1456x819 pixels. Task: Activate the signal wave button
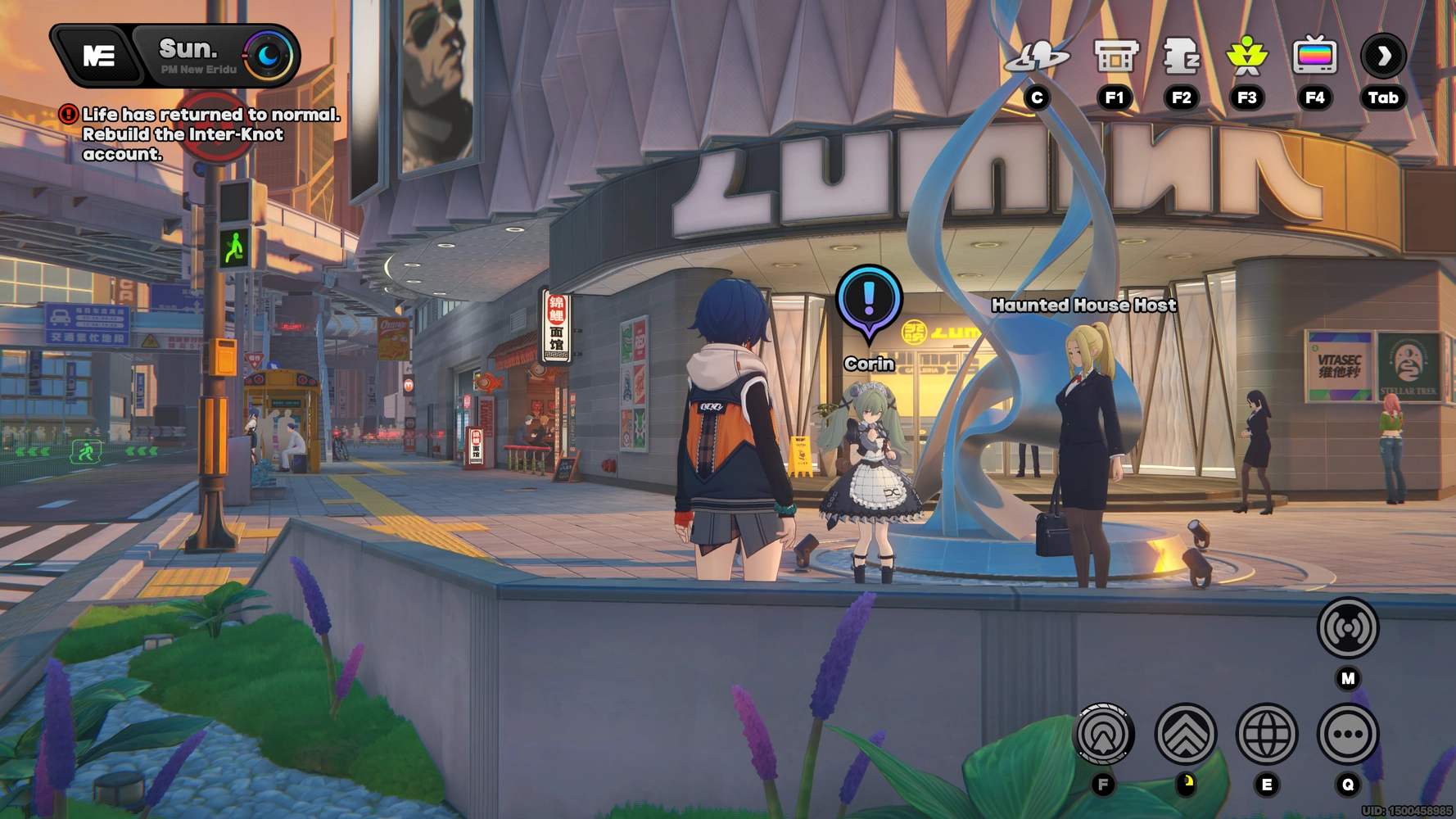pos(1347,629)
